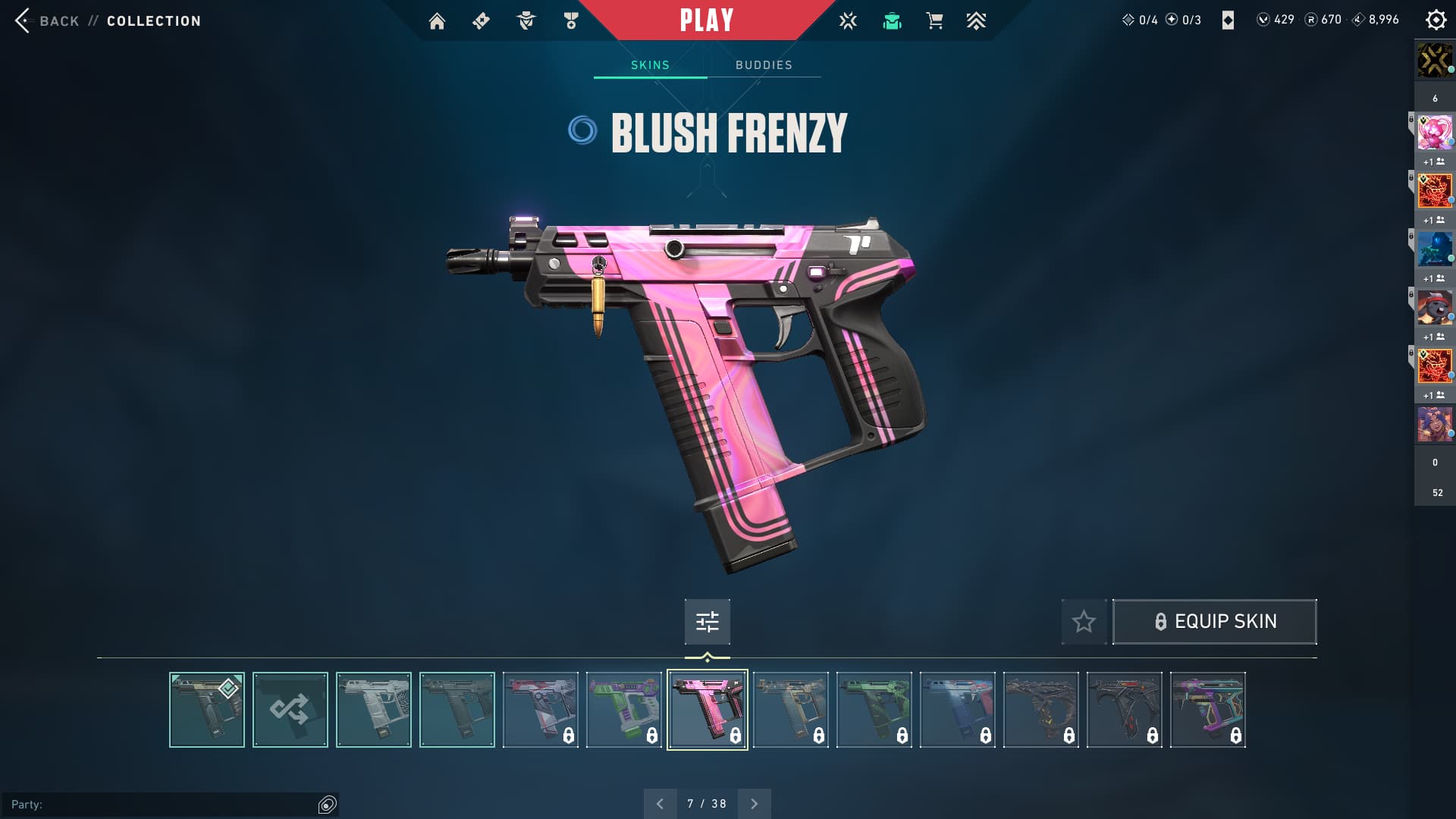
Task: Select the Skins tab
Action: (x=650, y=65)
